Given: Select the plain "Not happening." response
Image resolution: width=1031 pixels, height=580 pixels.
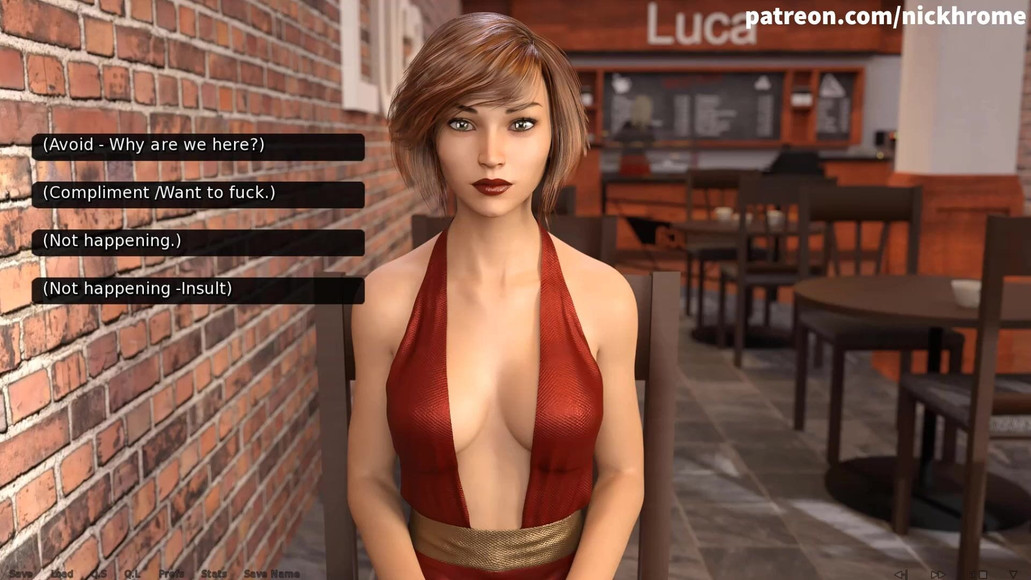Looking at the screenshot, I should click(198, 242).
